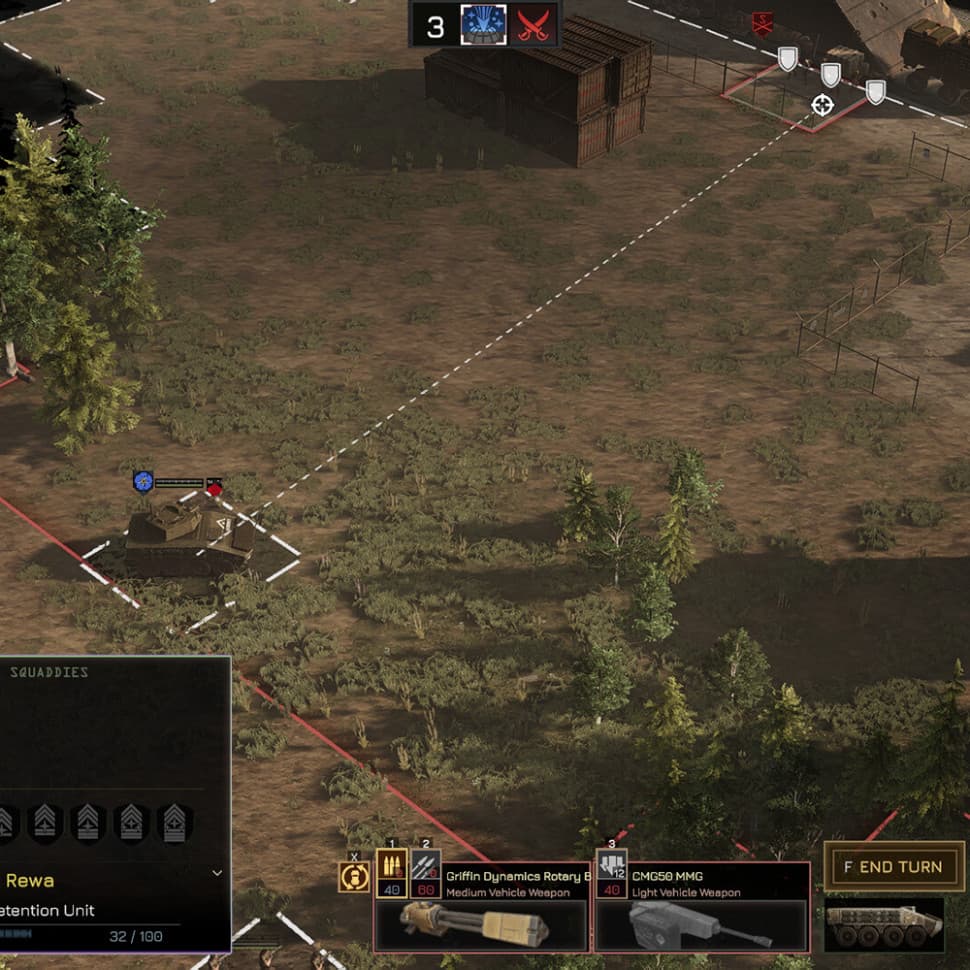Screen dimensions: 970x970
Task: Expand the Rewa unit dropdown arrow
Action: pos(218,873)
